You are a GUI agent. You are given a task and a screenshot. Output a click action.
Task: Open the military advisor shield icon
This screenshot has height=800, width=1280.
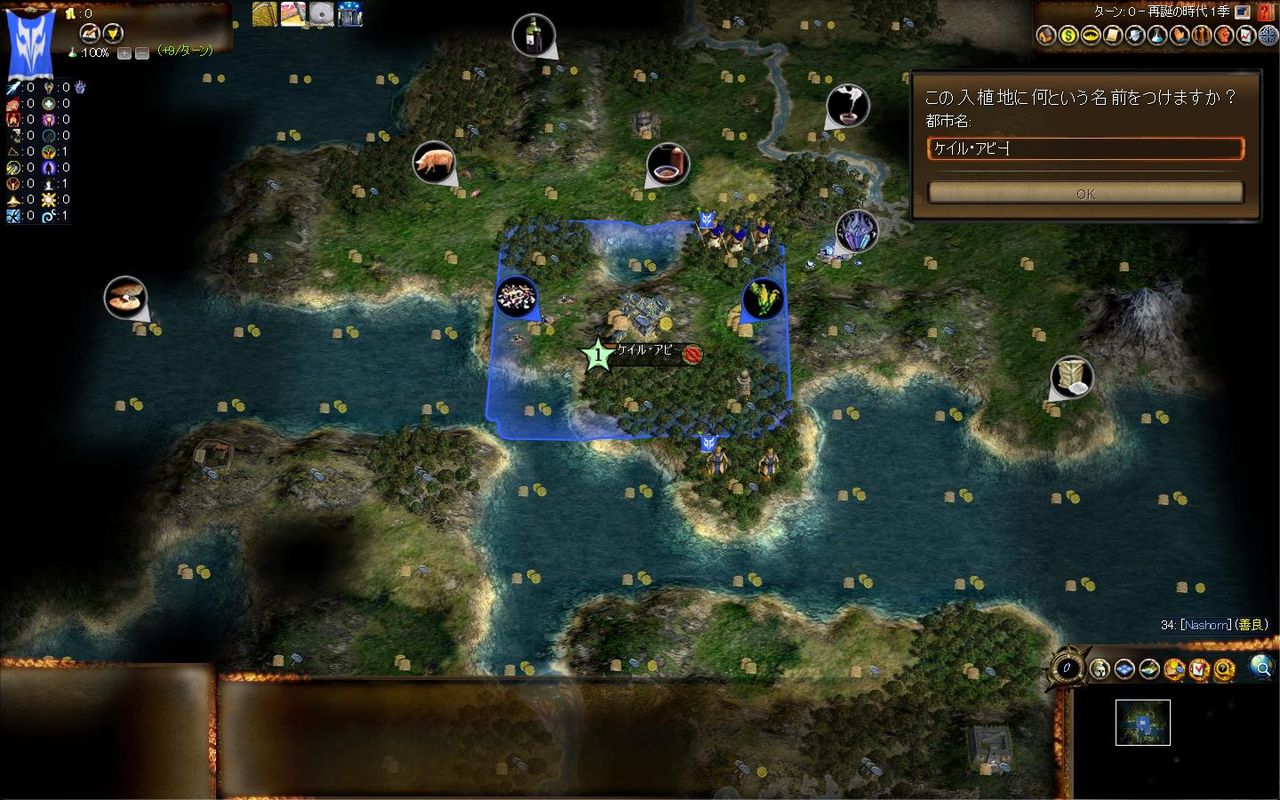click(1135, 36)
